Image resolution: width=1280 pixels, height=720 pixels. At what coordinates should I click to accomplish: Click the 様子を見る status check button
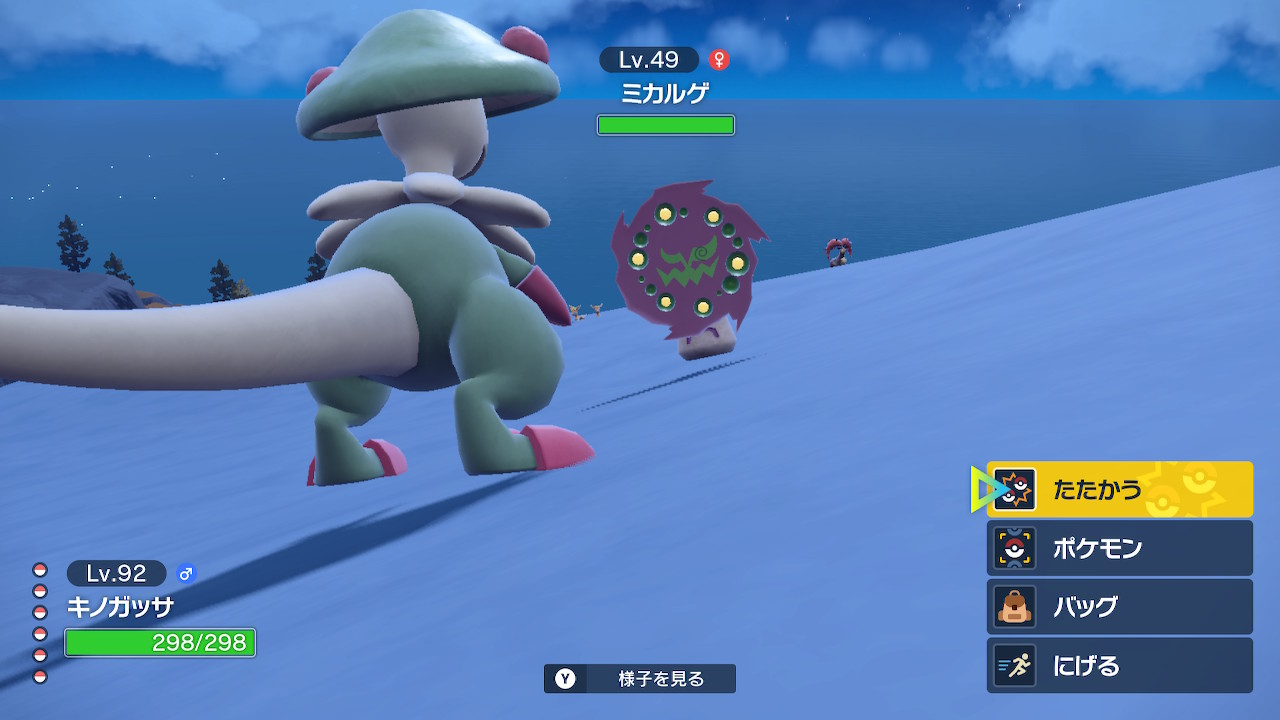640,679
